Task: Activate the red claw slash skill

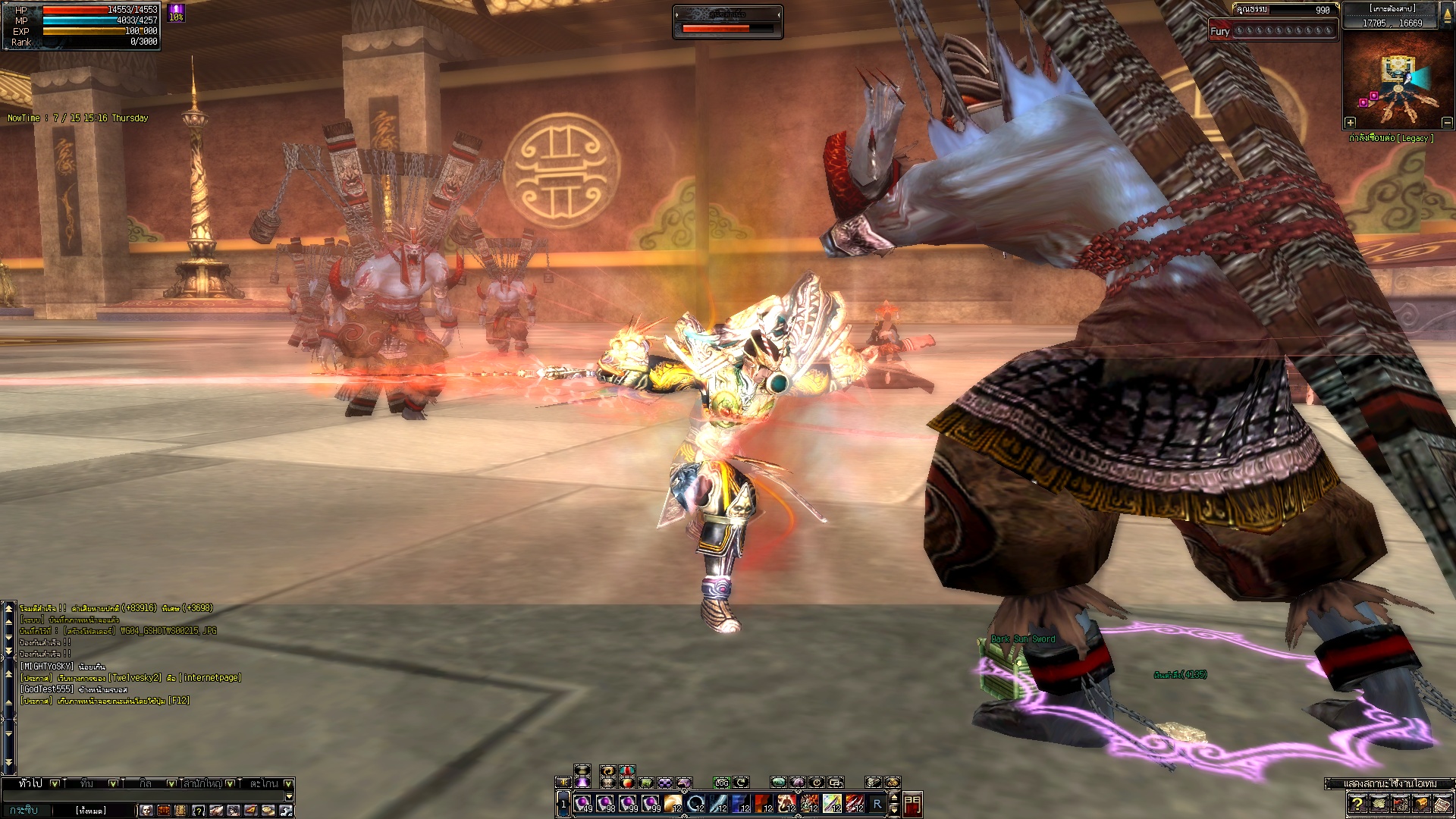Action: [855, 803]
